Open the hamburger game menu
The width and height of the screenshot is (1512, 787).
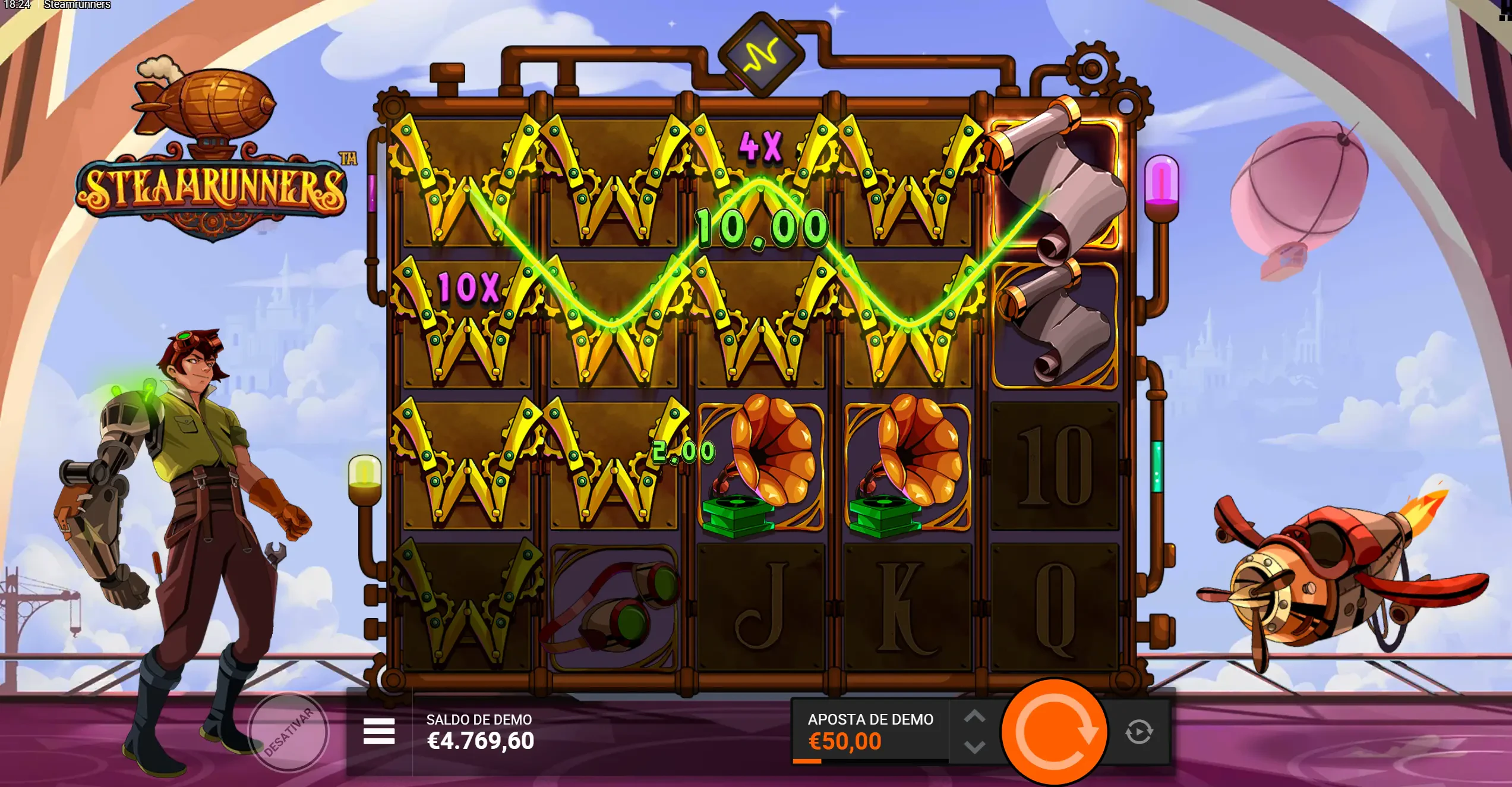[379, 731]
